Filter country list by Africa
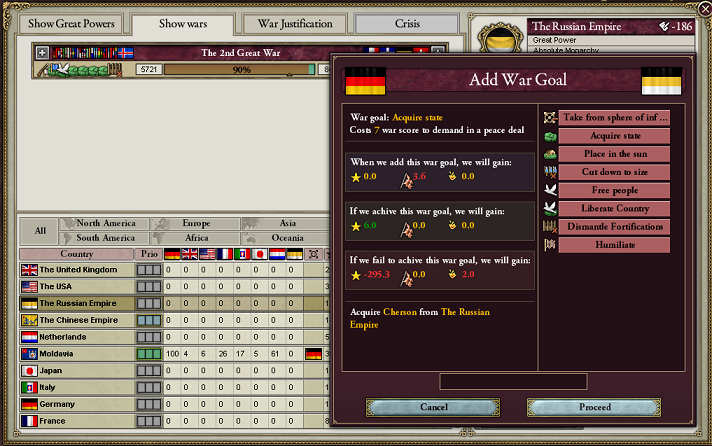 pos(196,238)
